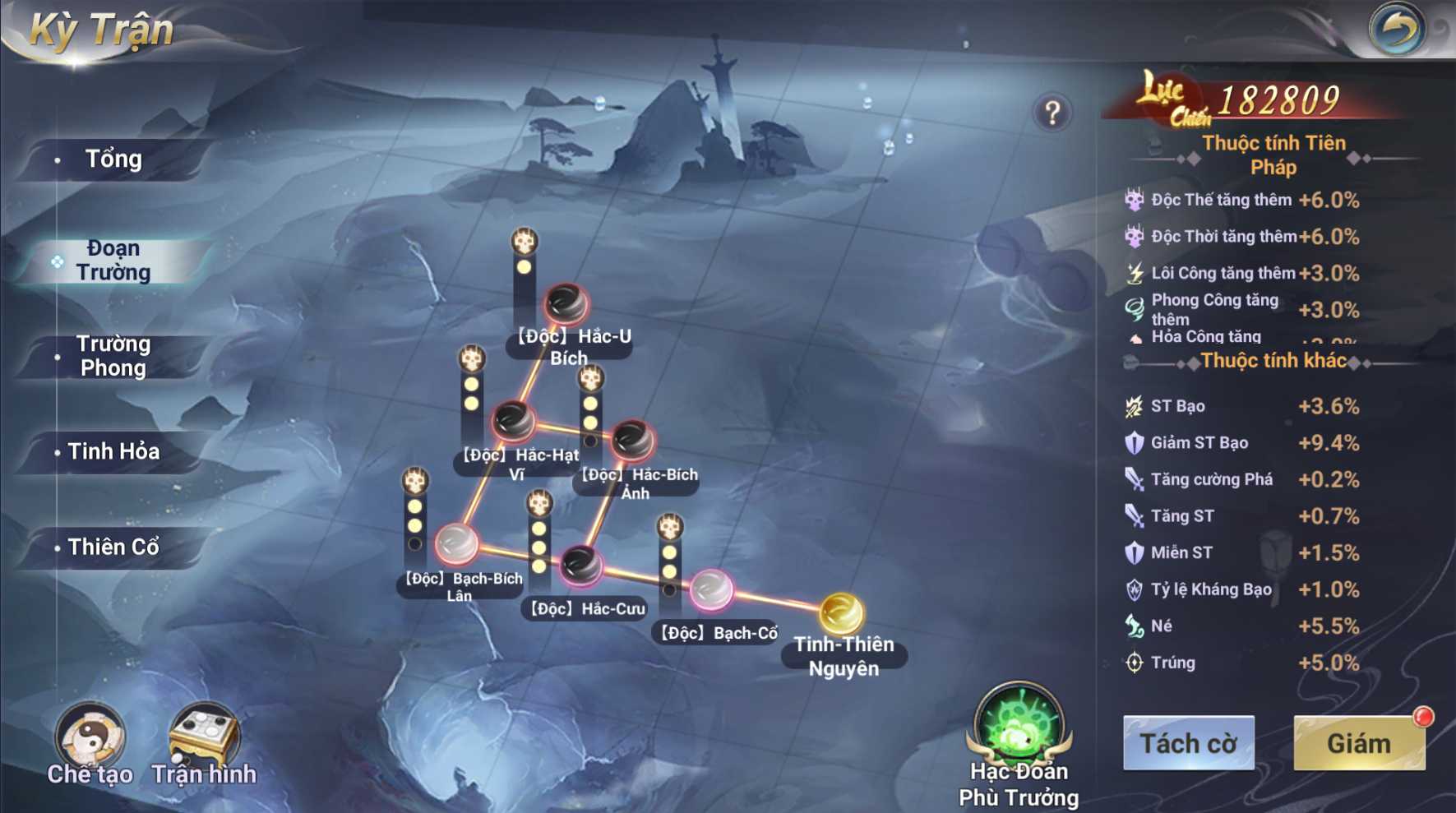Open the question mark help
Screen dimensions: 1456x813
click(x=1052, y=113)
